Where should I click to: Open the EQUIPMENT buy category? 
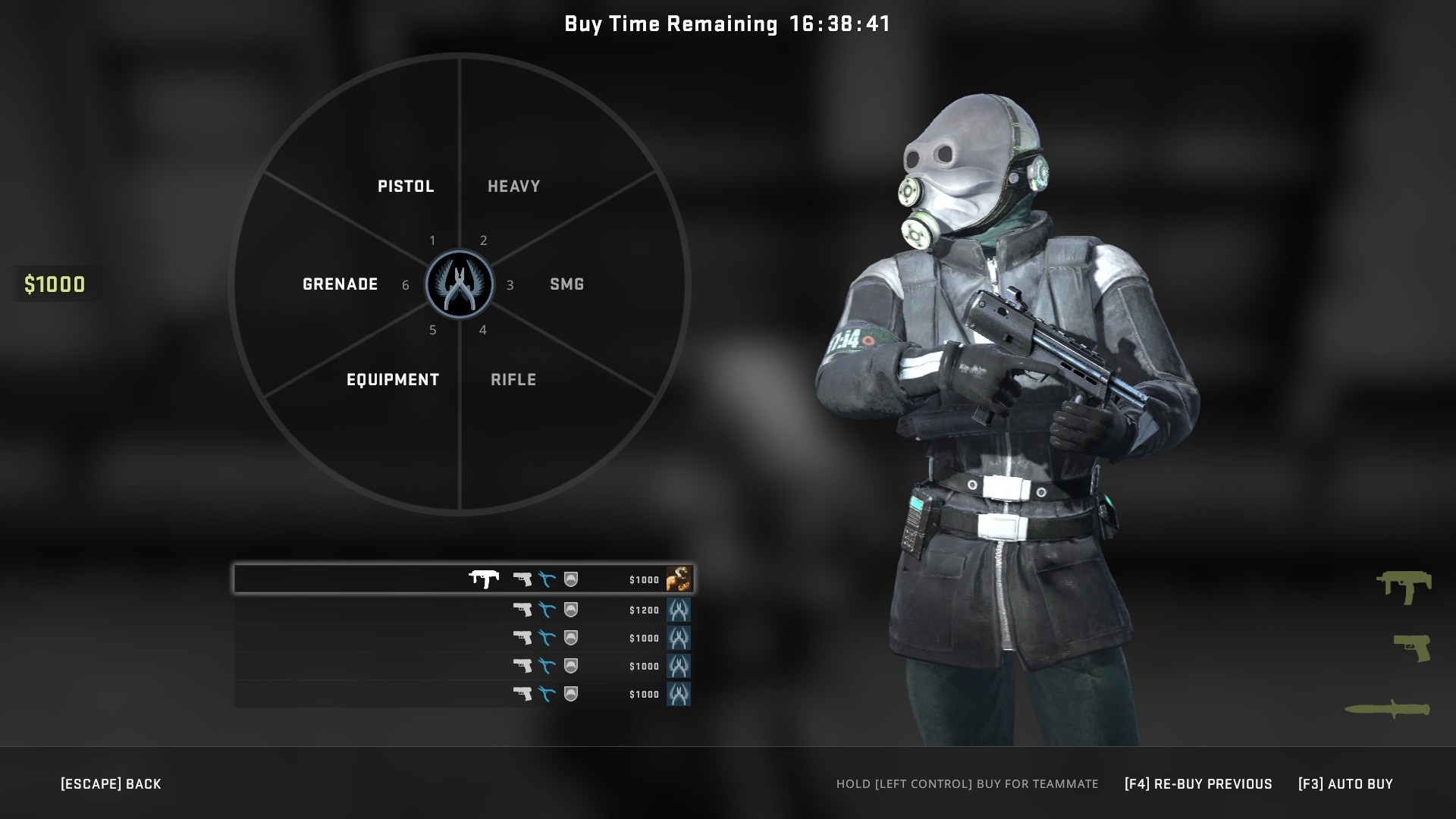coord(393,379)
